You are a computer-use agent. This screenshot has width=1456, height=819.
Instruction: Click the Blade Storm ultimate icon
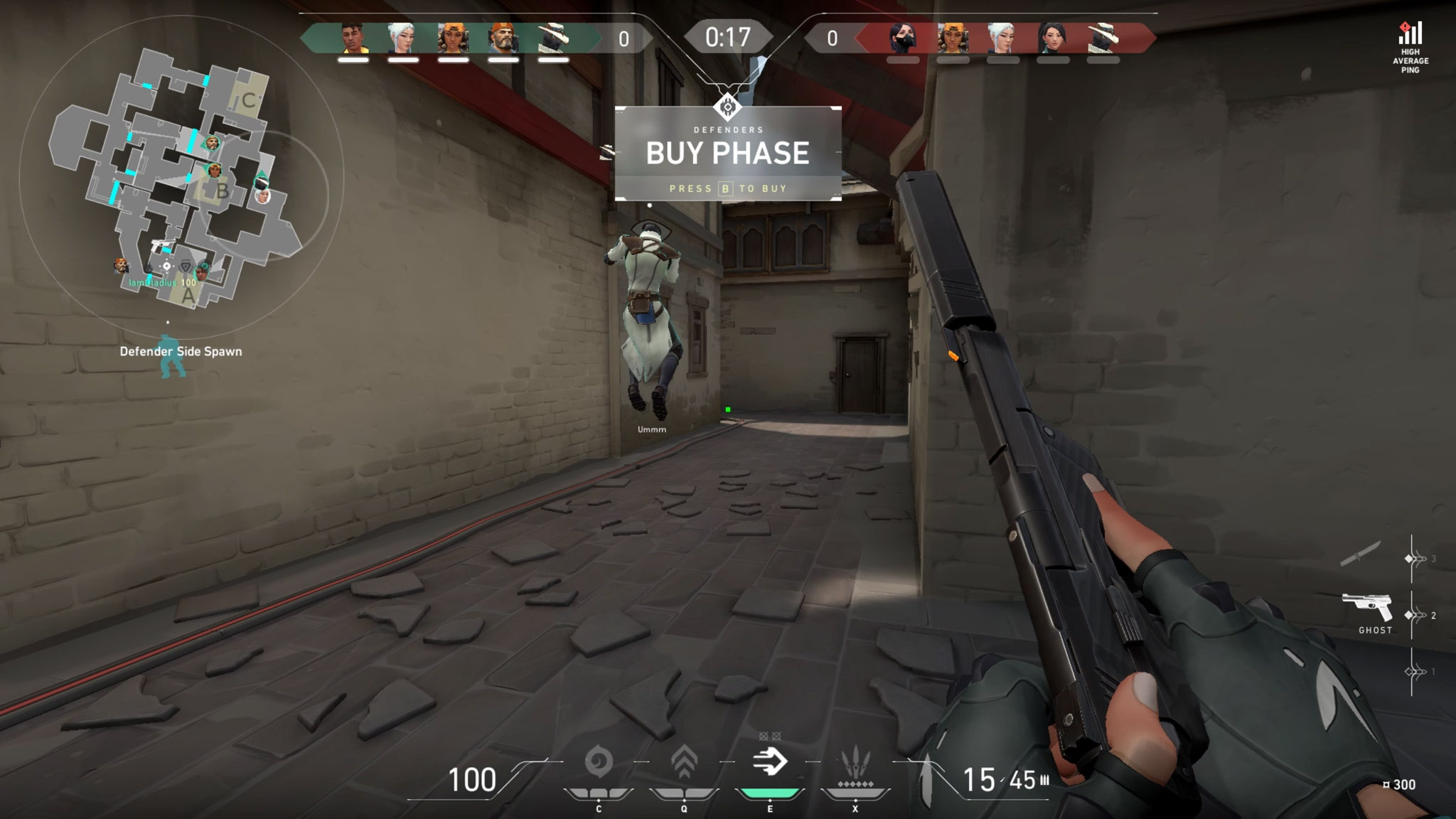(x=855, y=765)
